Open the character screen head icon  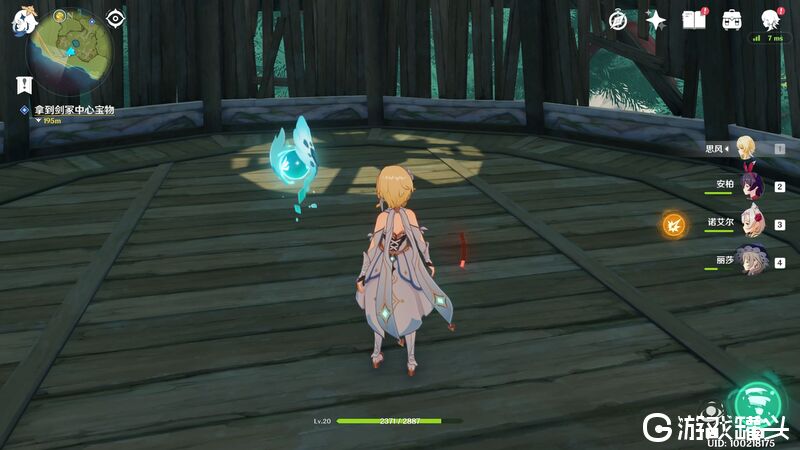click(x=770, y=20)
